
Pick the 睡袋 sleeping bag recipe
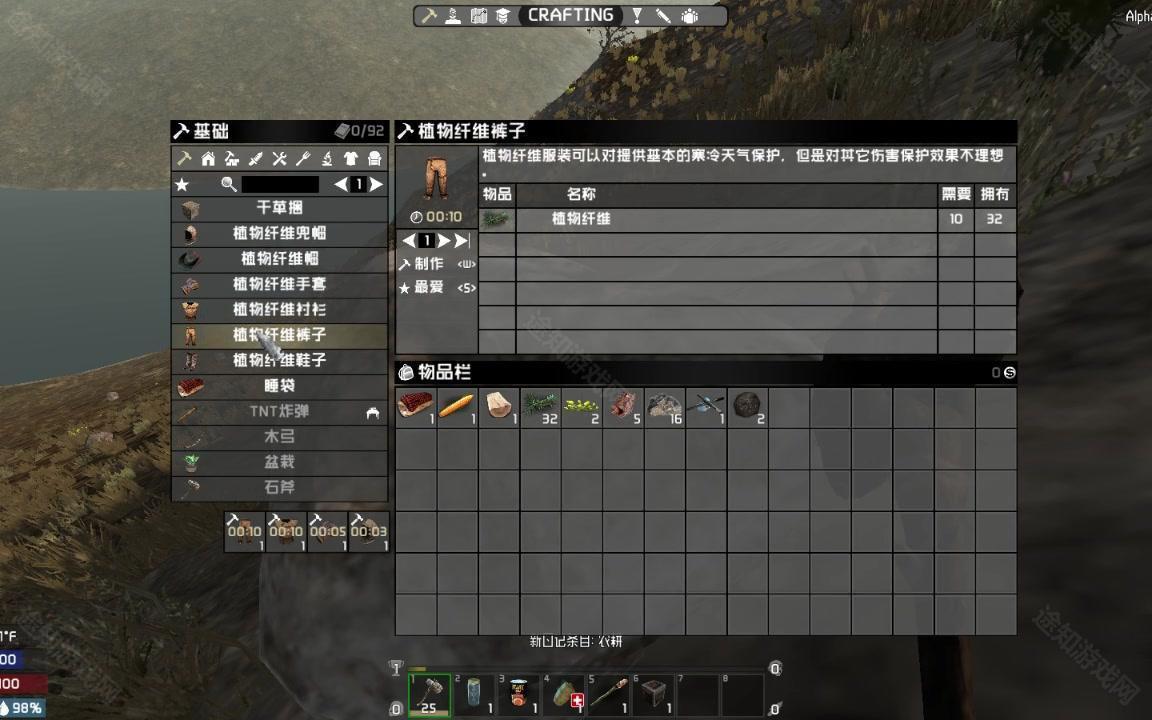click(x=279, y=386)
